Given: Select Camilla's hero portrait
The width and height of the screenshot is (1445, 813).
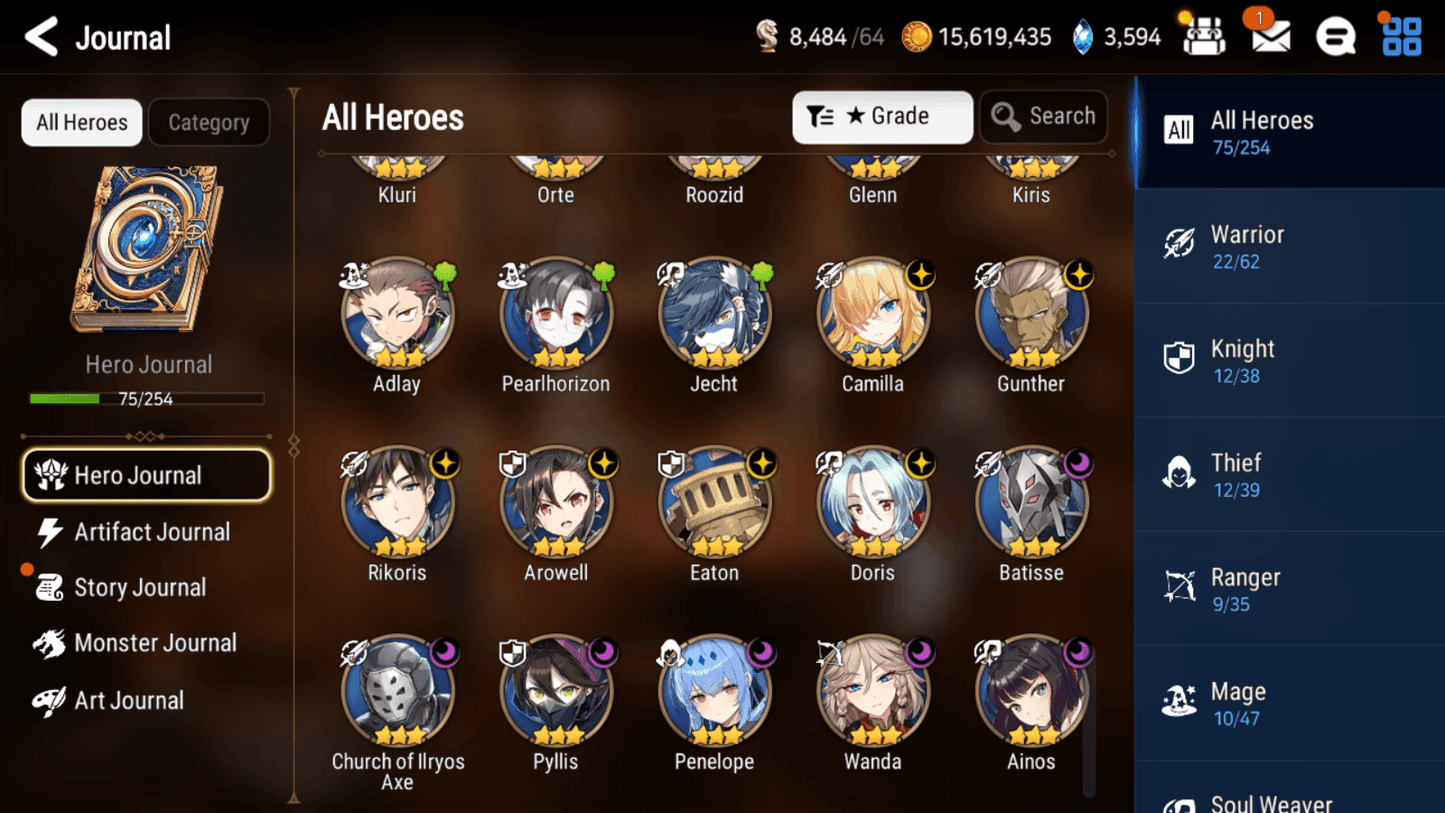Looking at the screenshot, I should point(873,315).
